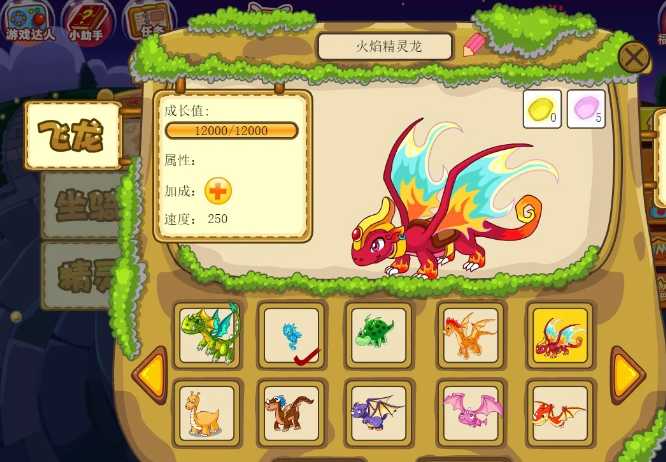
Task: Switch to the 飞龙 tab
Action: (x=74, y=135)
